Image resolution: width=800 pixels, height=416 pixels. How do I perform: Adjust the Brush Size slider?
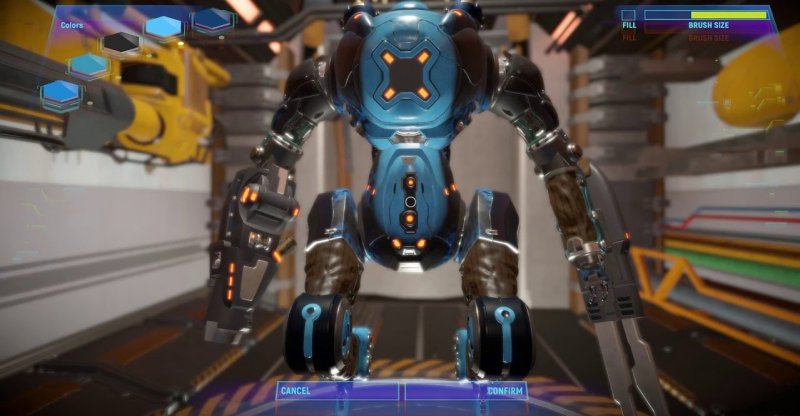tap(706, 15)
